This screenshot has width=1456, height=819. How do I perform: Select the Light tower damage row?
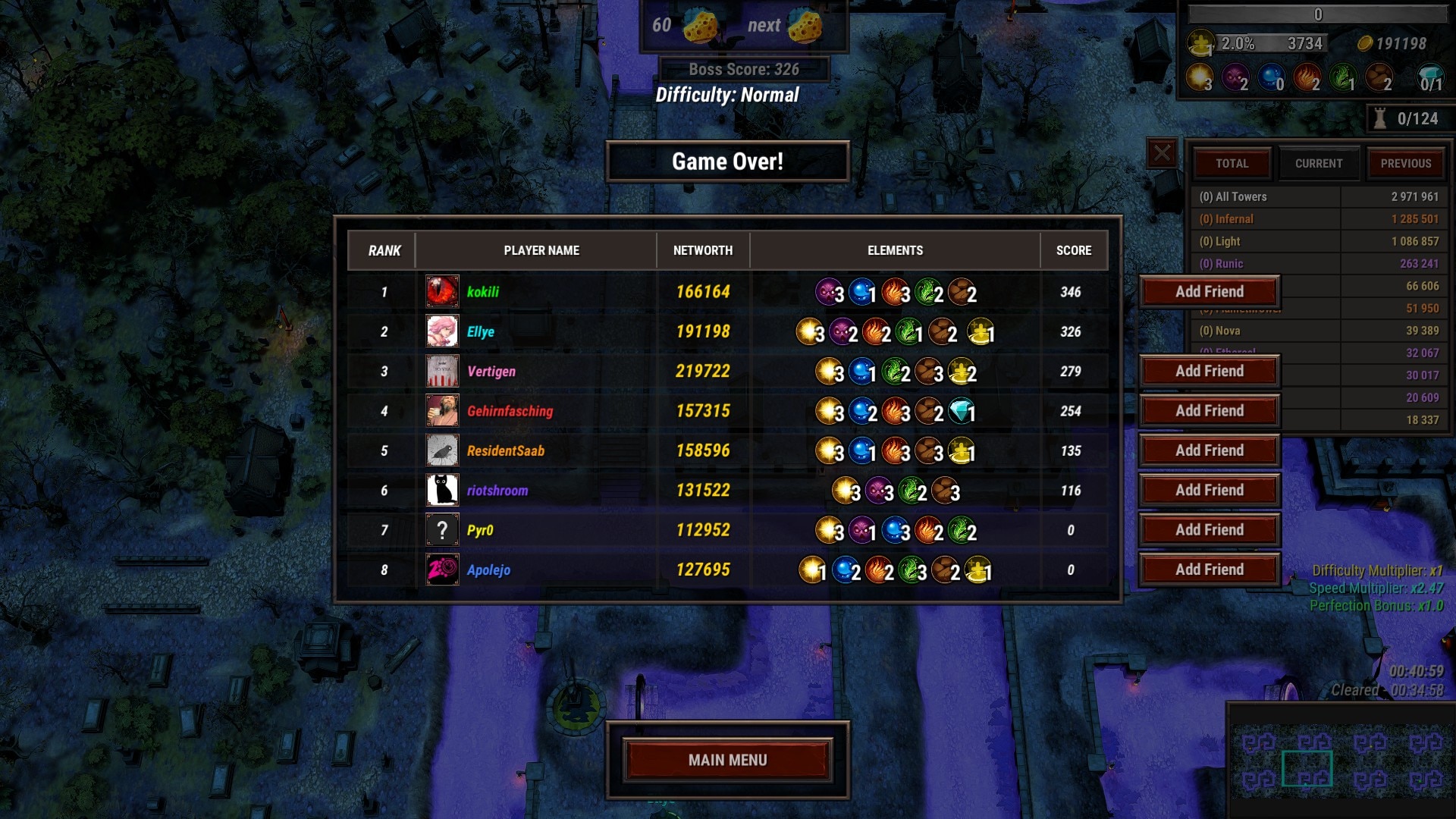(1318, 241)
